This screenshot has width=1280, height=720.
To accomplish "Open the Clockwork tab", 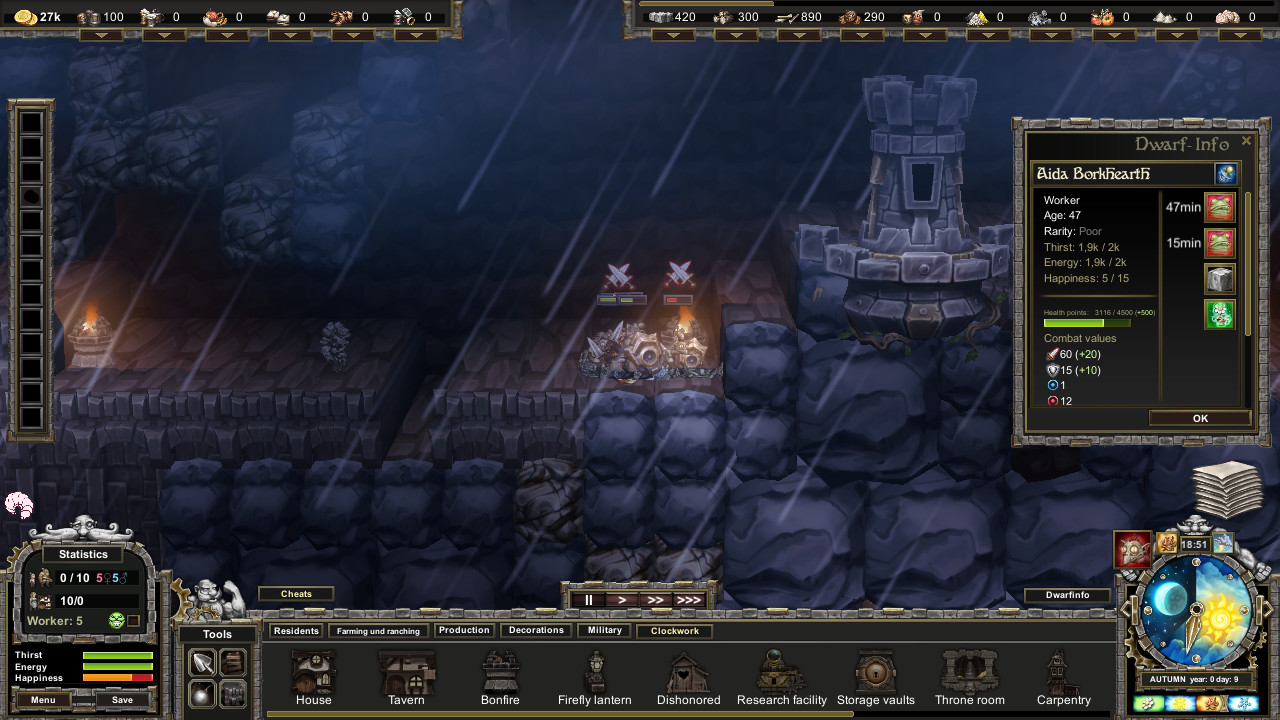I will tap(674, 631).
